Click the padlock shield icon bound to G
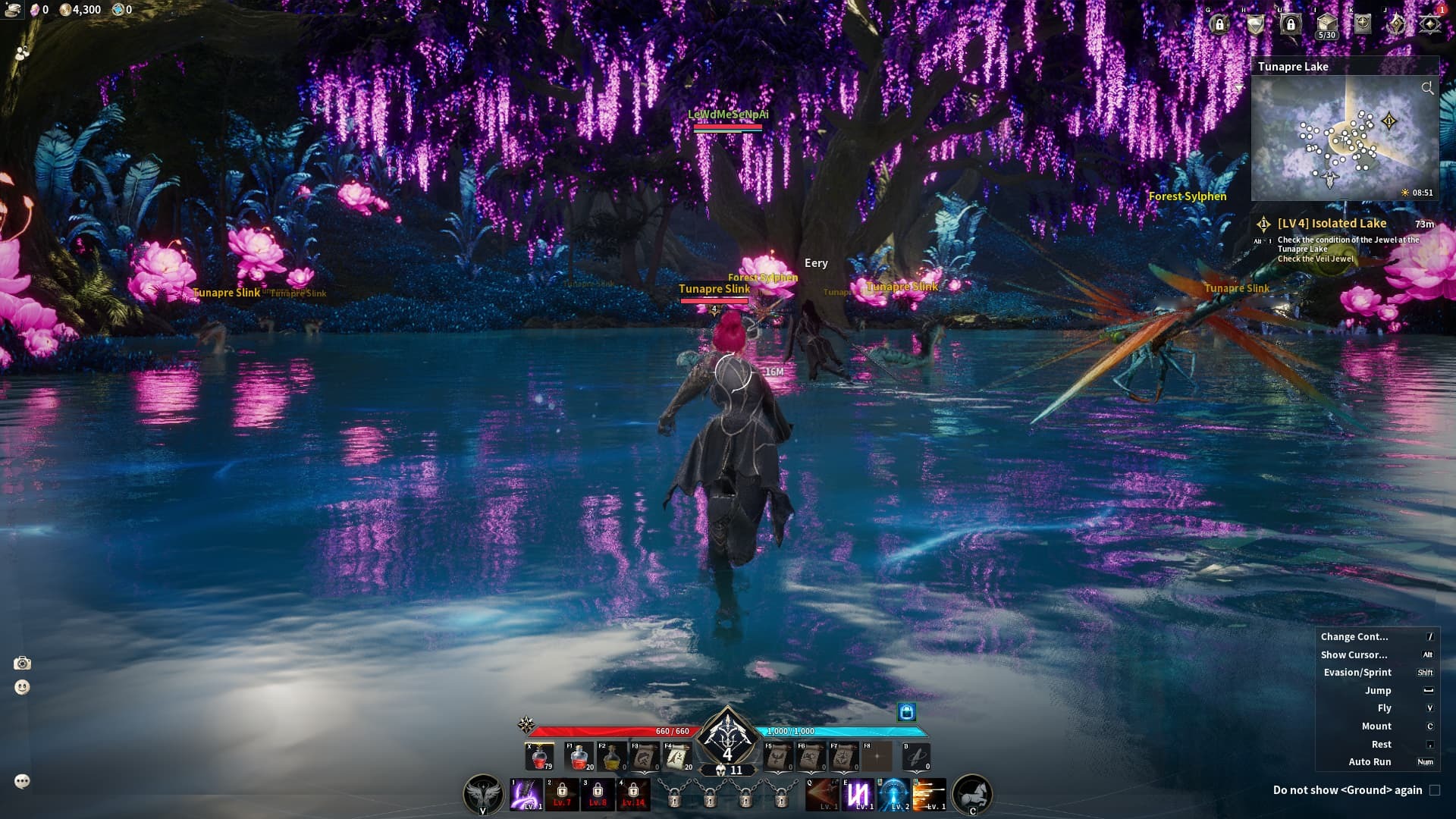Screen dimensions: 1456x819 pyautogui.click(x=1220, y=25)
